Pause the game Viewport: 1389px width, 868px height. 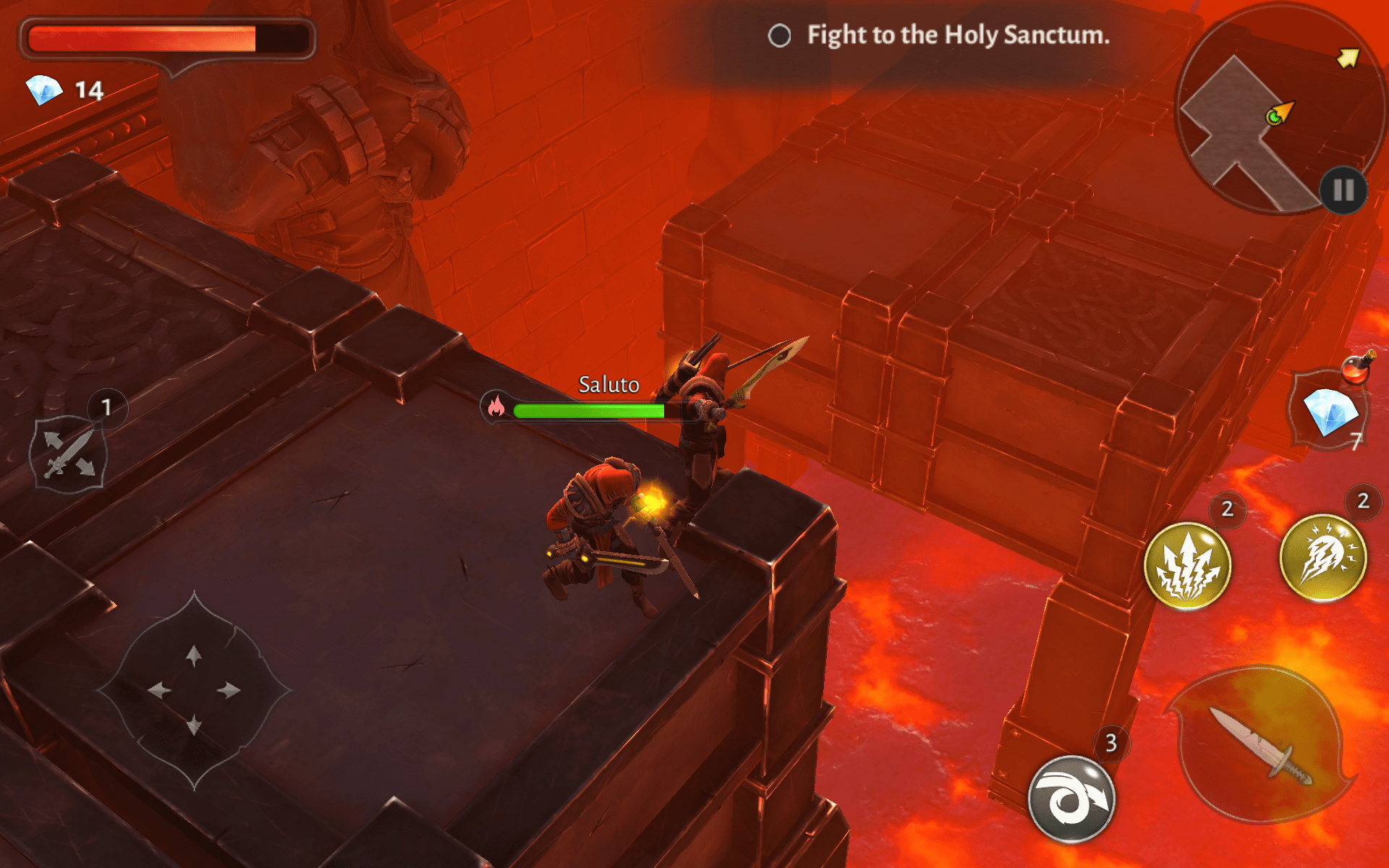pyautogui.click(x=1343, y=190)
